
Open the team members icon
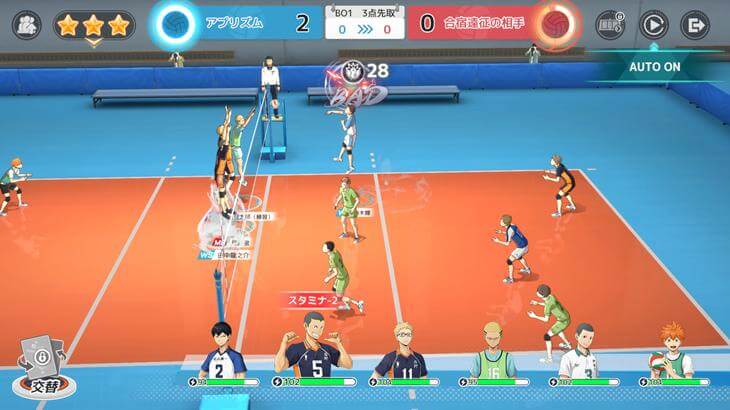[x=27, y=24]
